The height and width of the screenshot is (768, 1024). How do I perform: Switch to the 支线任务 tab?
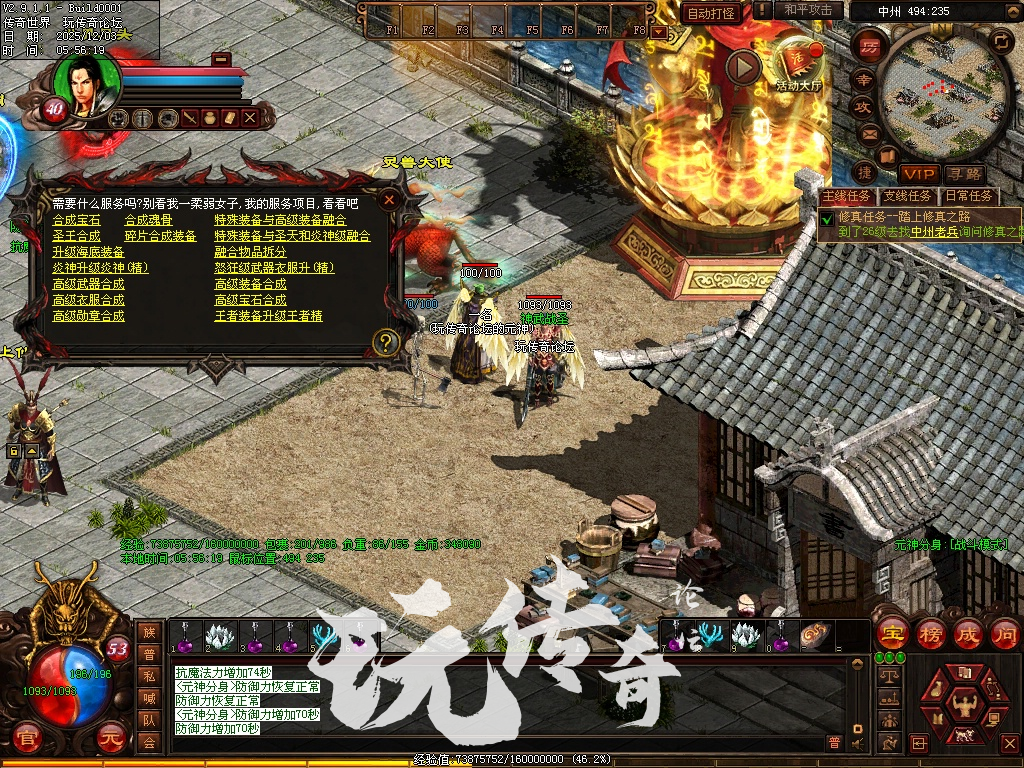tap(907, 196)
